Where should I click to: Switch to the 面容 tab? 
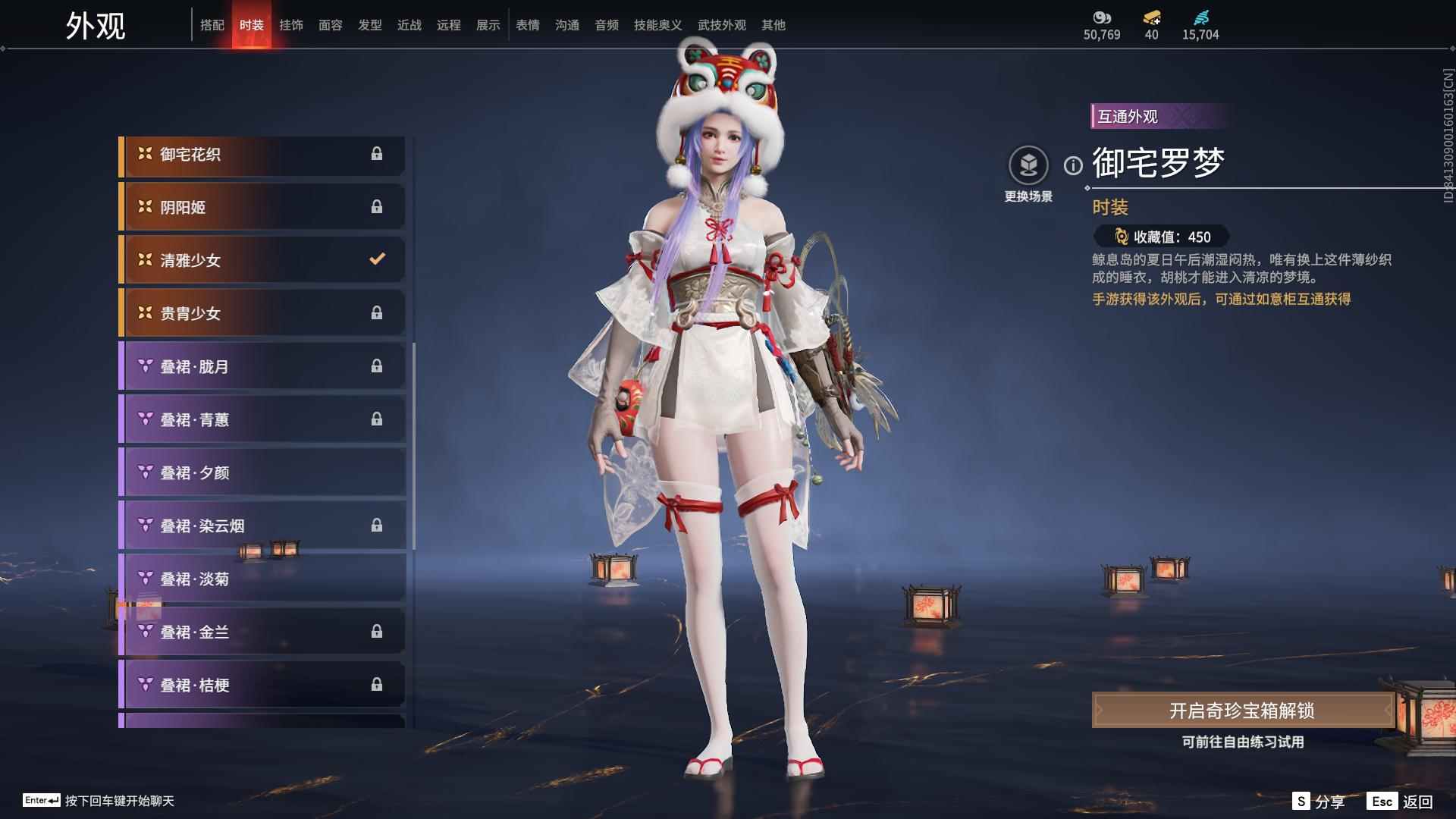(331, 24)
